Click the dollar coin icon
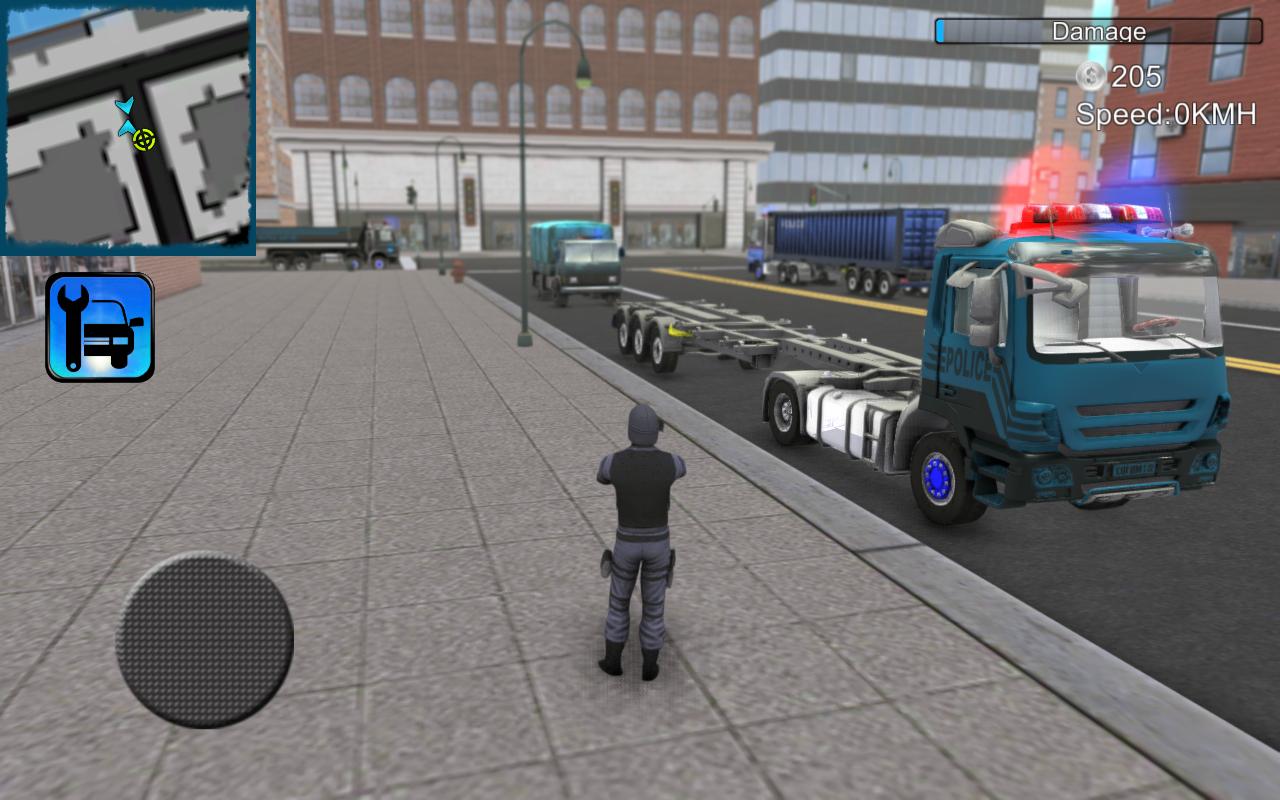 [1089, 76]
